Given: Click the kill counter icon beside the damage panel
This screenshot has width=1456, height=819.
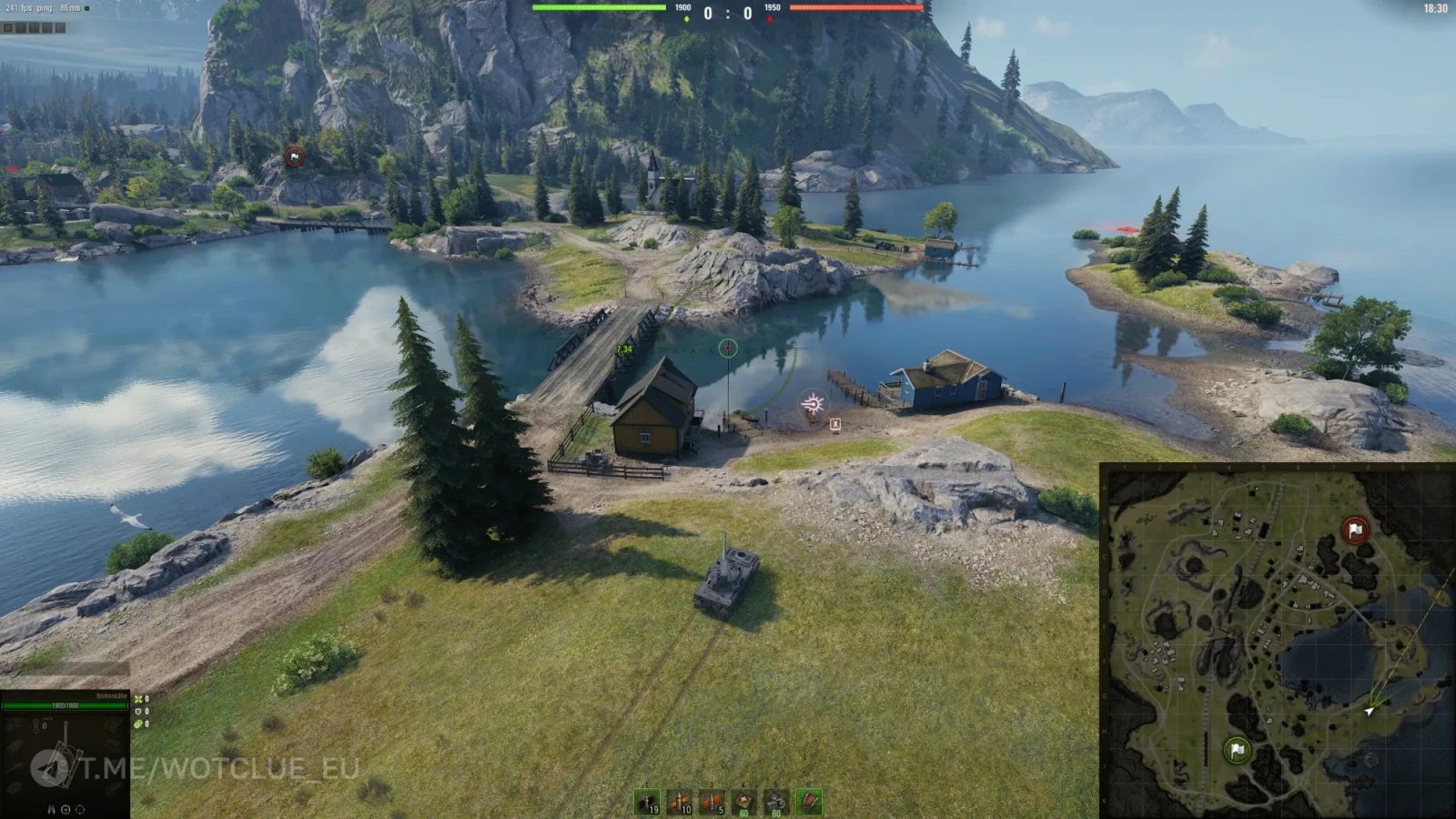Looking at the screenshot, I should [x=138, y=699].
